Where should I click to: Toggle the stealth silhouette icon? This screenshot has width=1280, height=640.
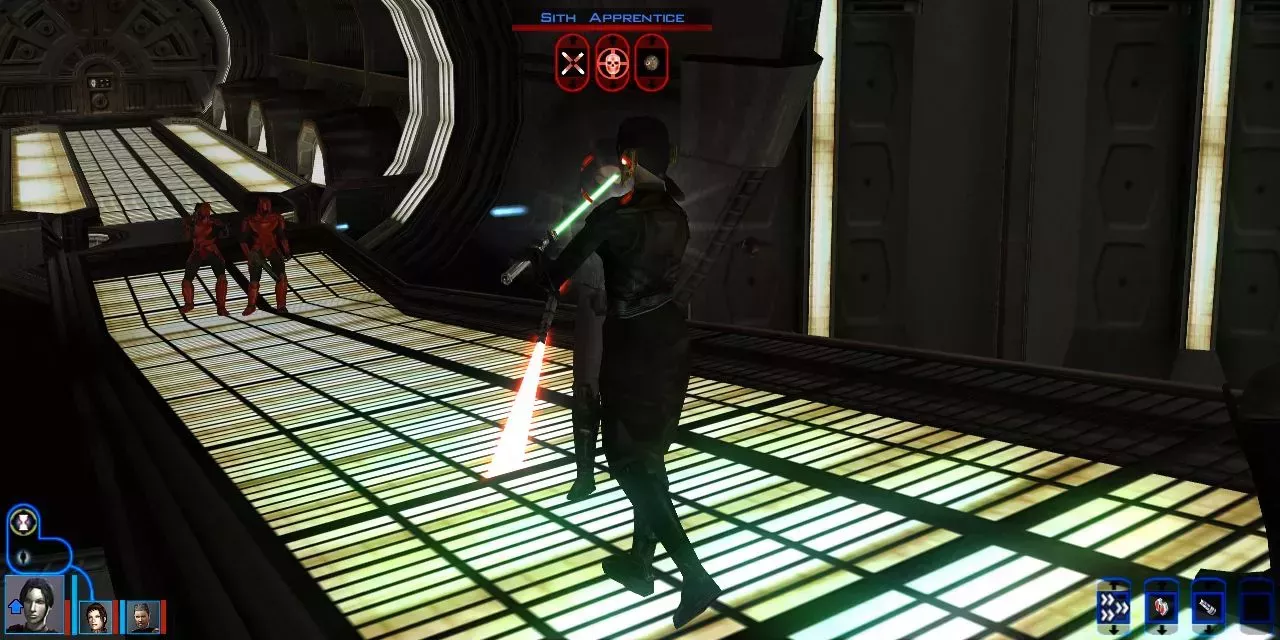[23, 556]
